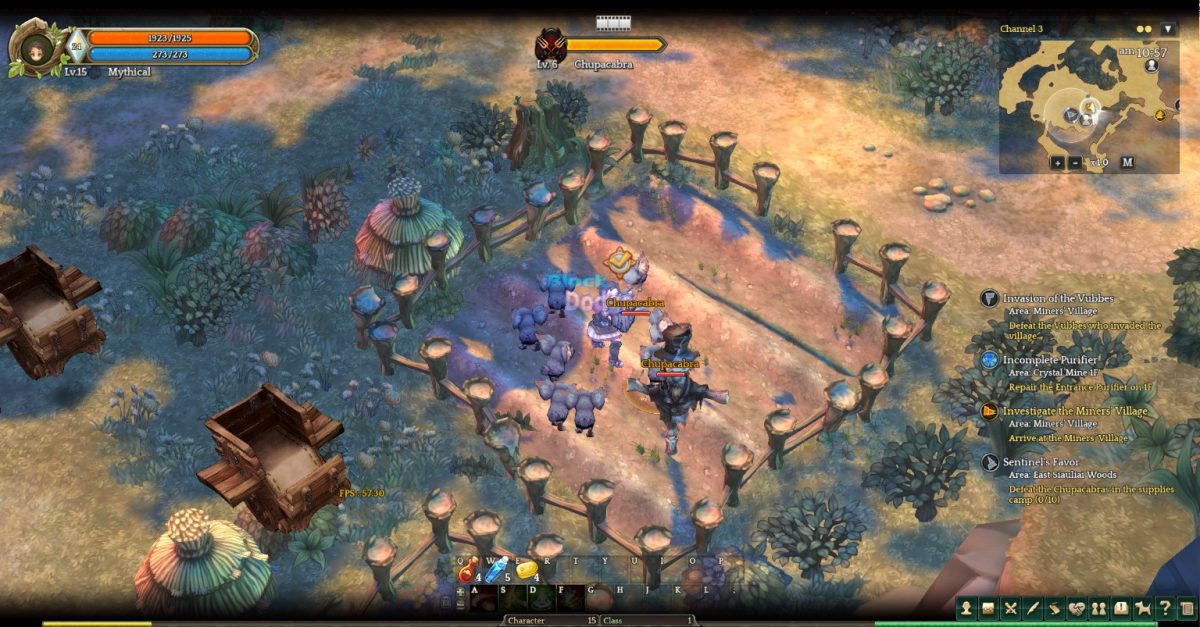Open the full map with M button
Viewport: 1200px width, 627px height.
(1127, 162)
